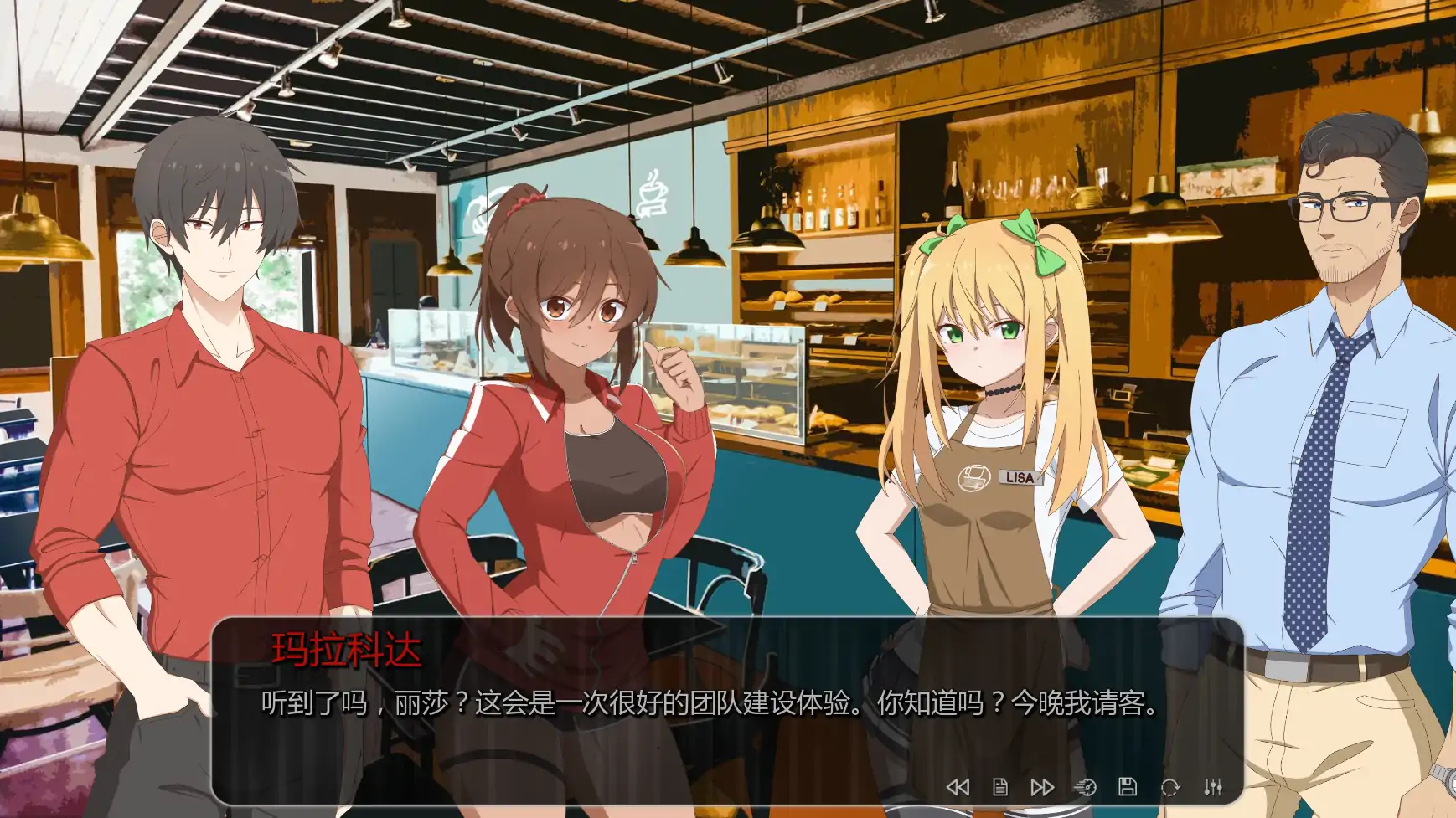
Task: Rewind to the previous dialogue line
Action: click(958, 786)
